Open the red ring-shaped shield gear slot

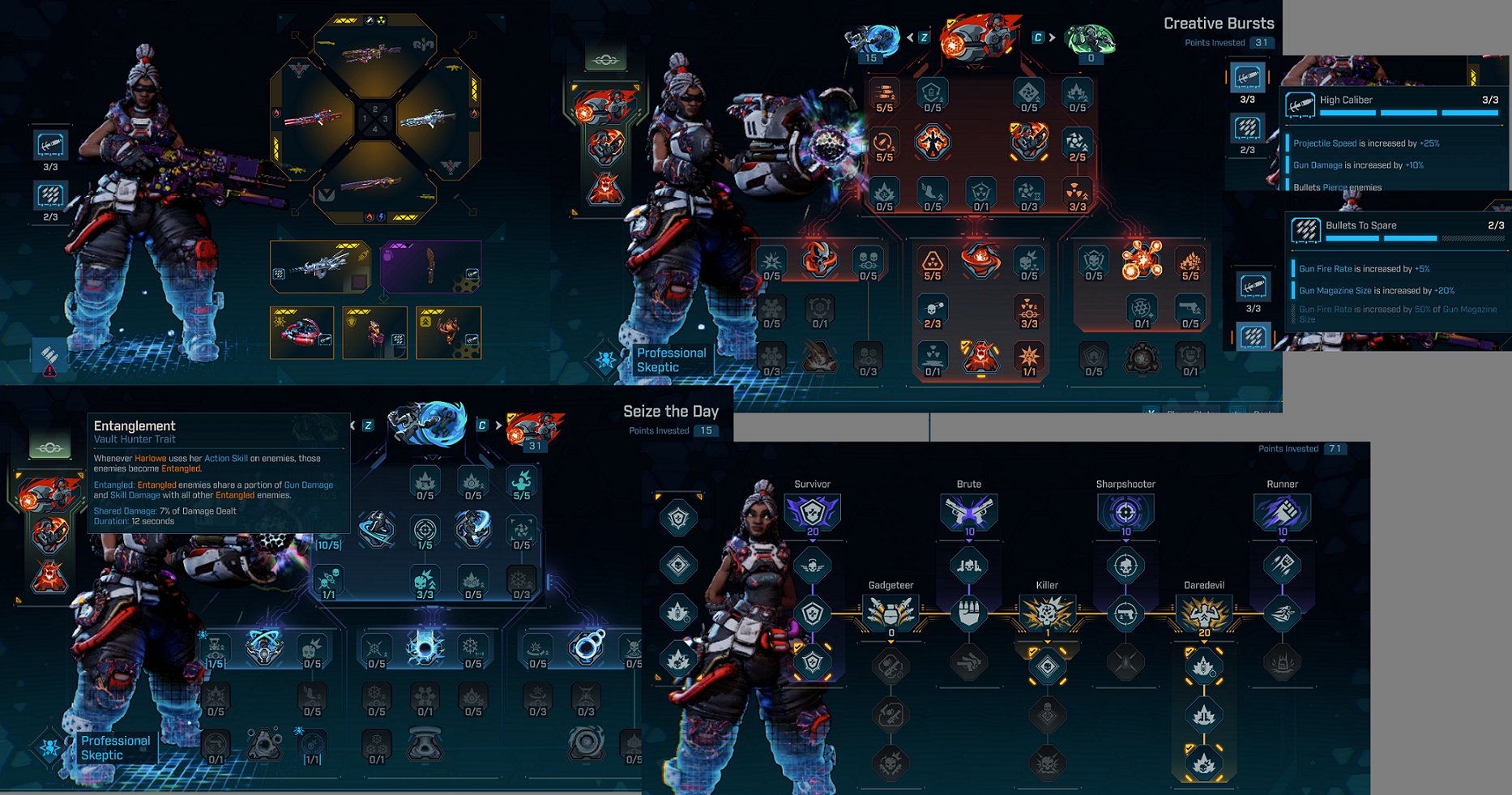point(301,332)
